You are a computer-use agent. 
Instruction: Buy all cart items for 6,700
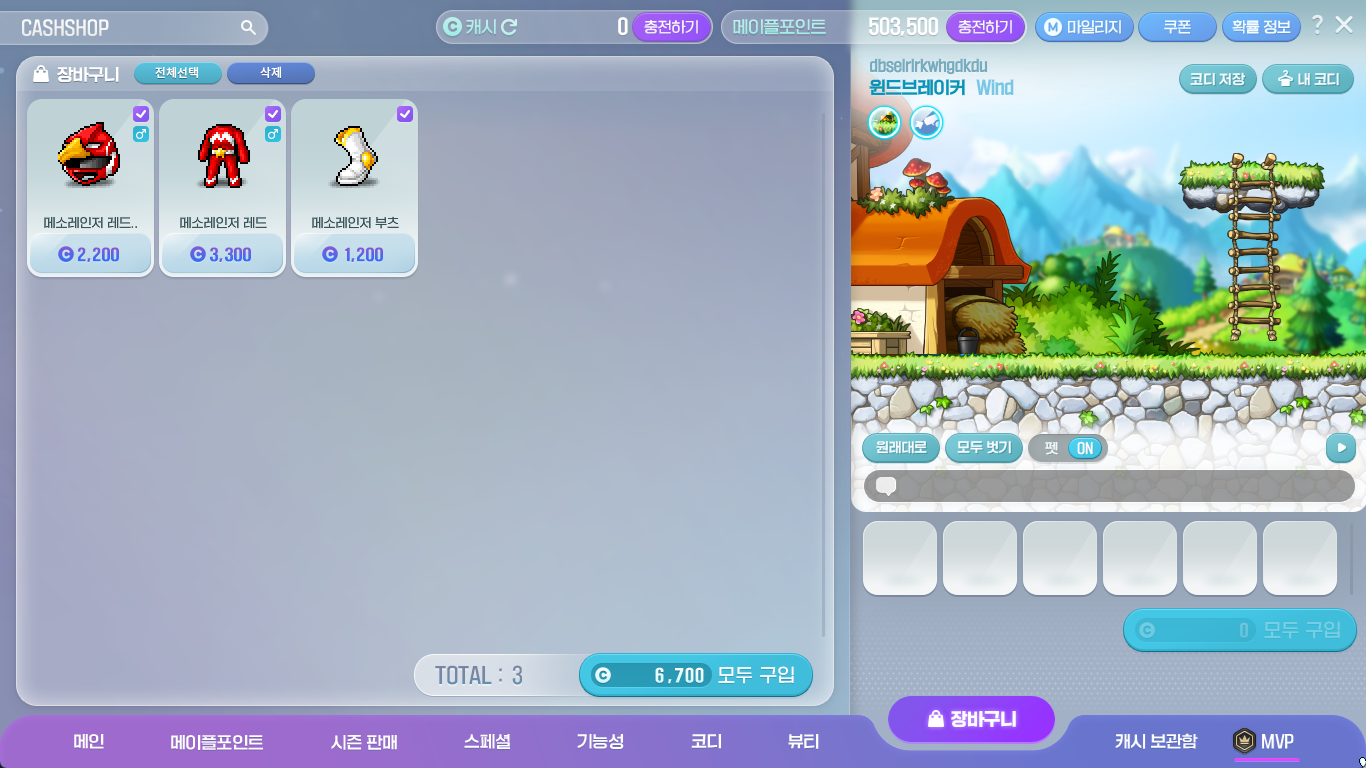coord(696,675)
